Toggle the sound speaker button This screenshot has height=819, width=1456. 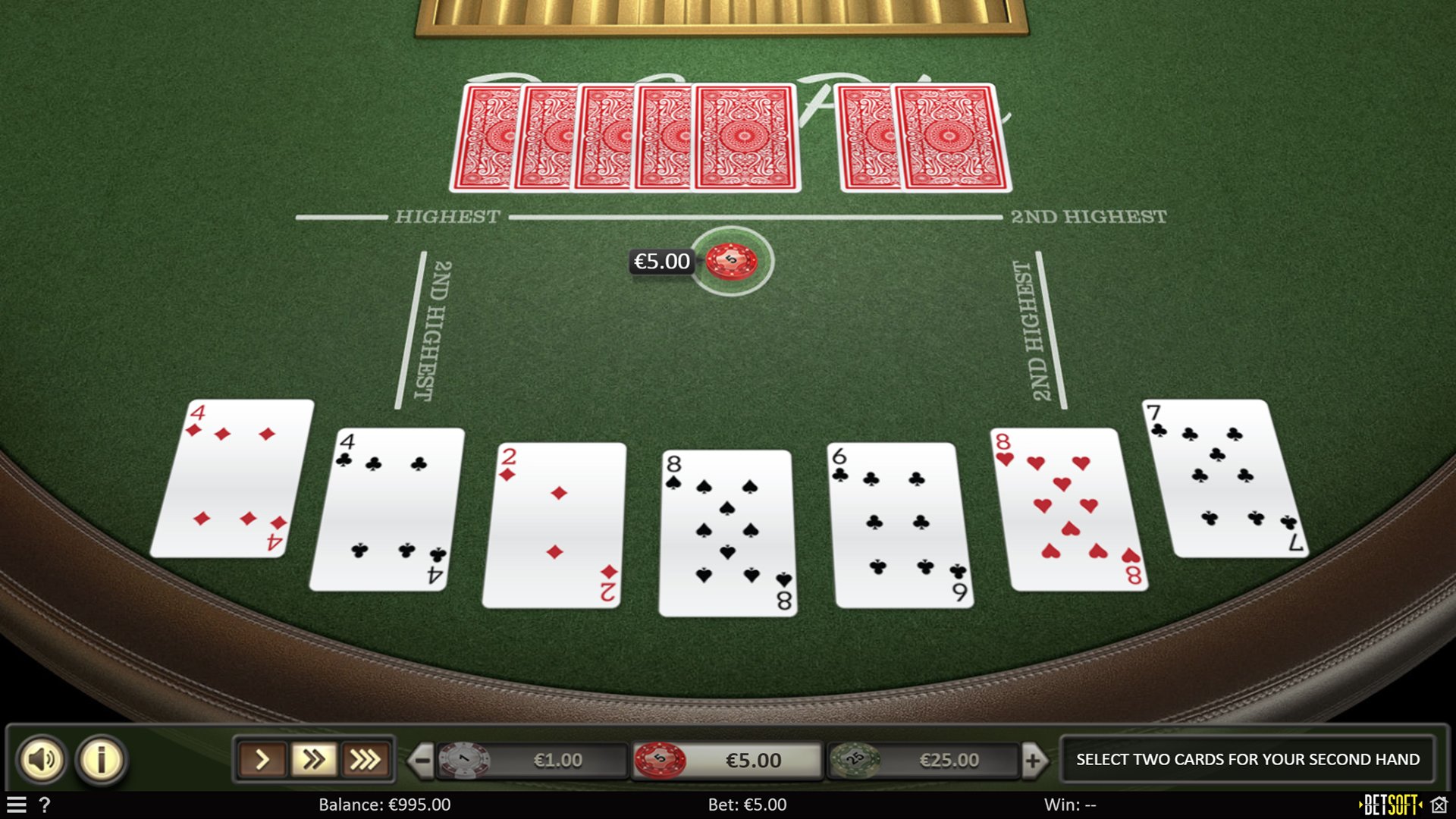[x=42, y=759]
